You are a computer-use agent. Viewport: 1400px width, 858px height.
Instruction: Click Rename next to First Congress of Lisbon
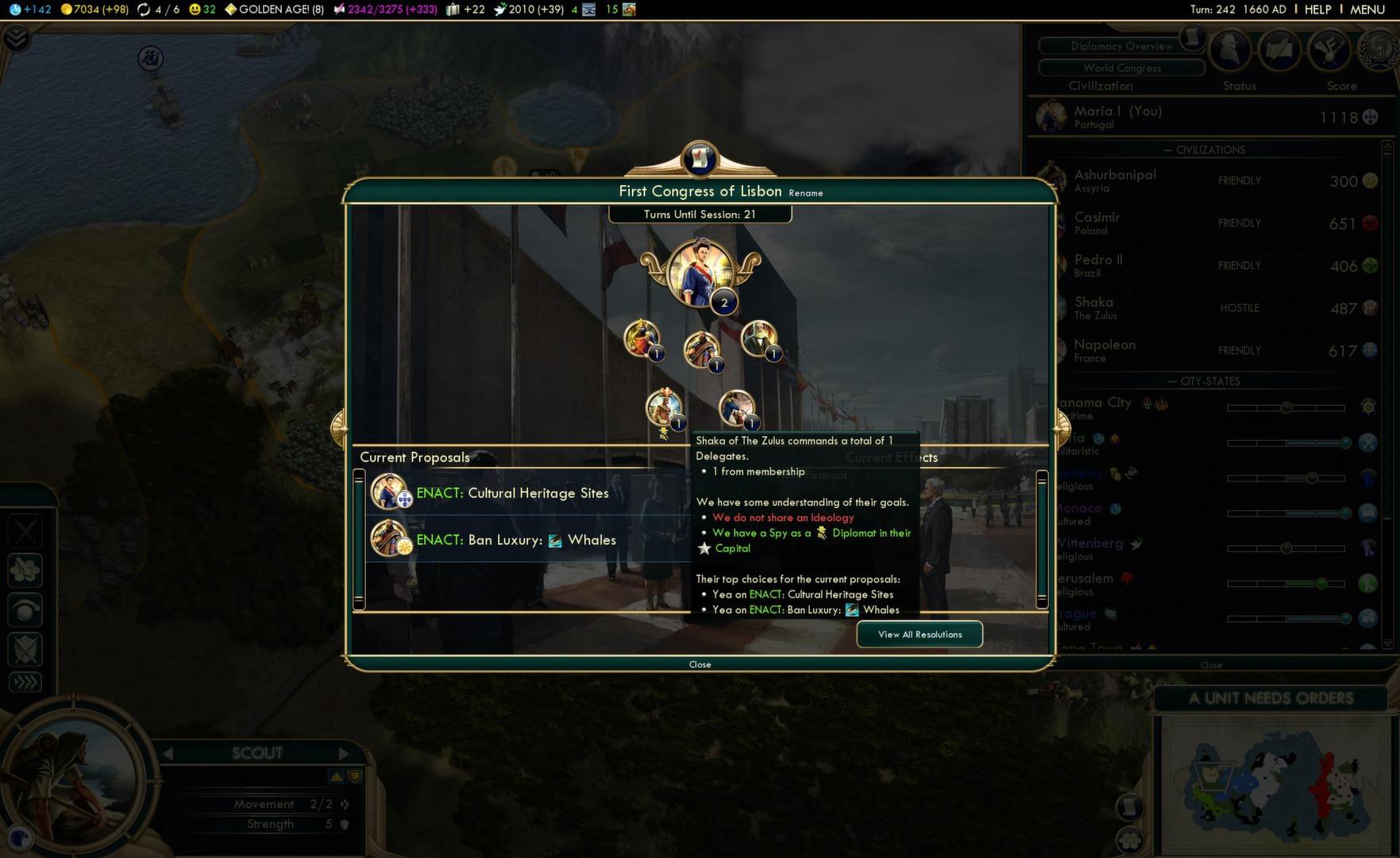tap(805, 193)
